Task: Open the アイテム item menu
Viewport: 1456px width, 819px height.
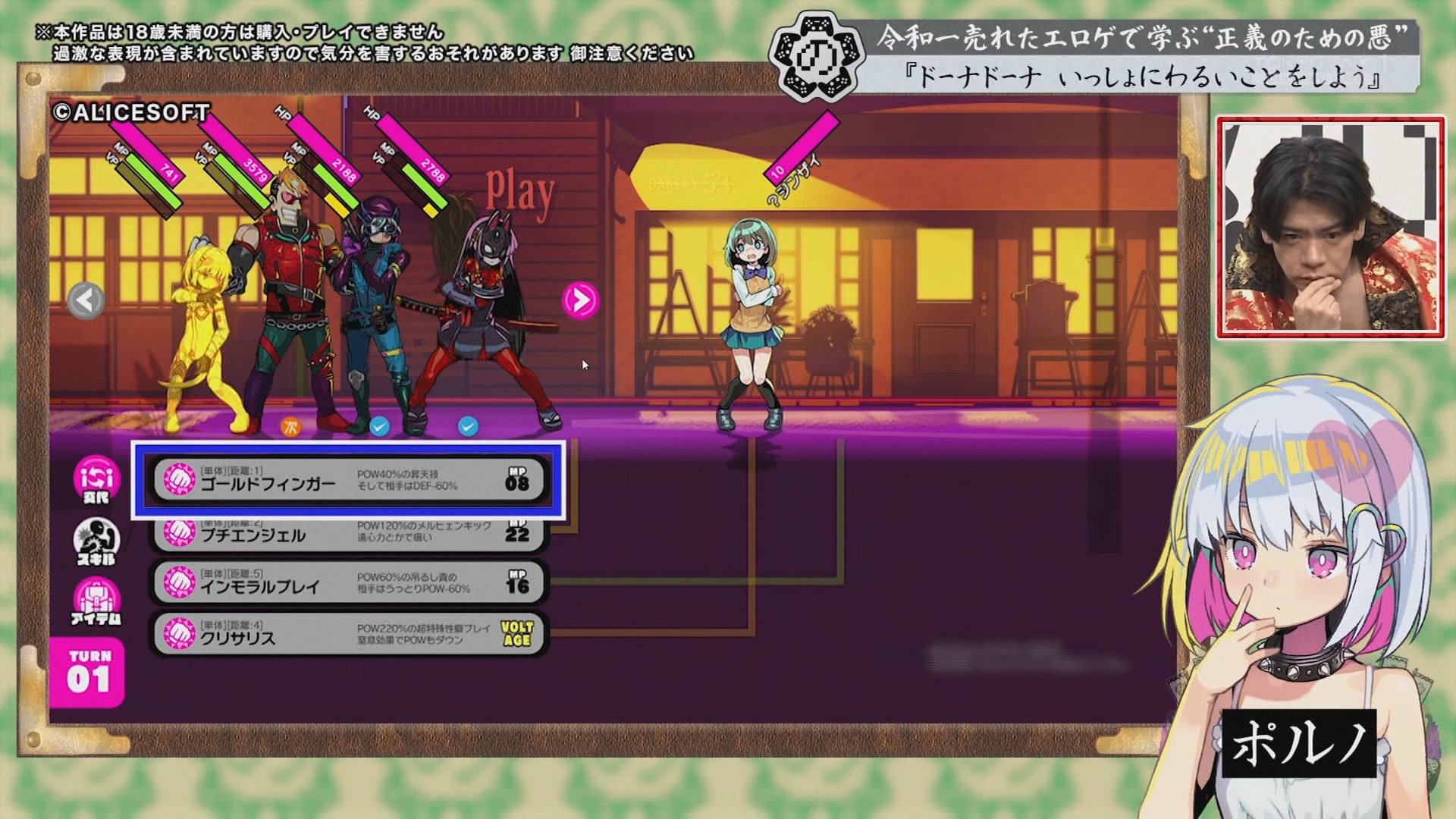Action: [96, 602]
